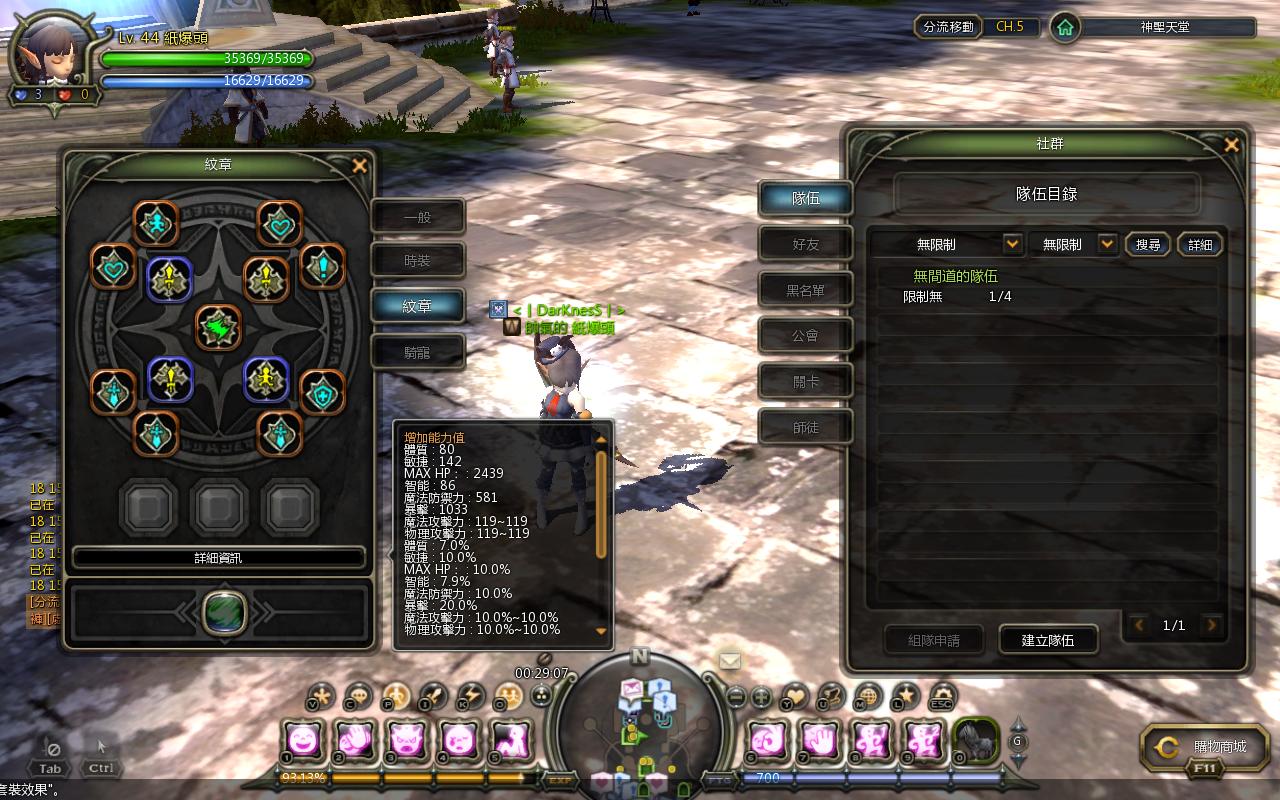The width and height of the screenshot is (1280, 800).
Task: Click the 搜尋 search button
Action: [x=1148, y=244]
